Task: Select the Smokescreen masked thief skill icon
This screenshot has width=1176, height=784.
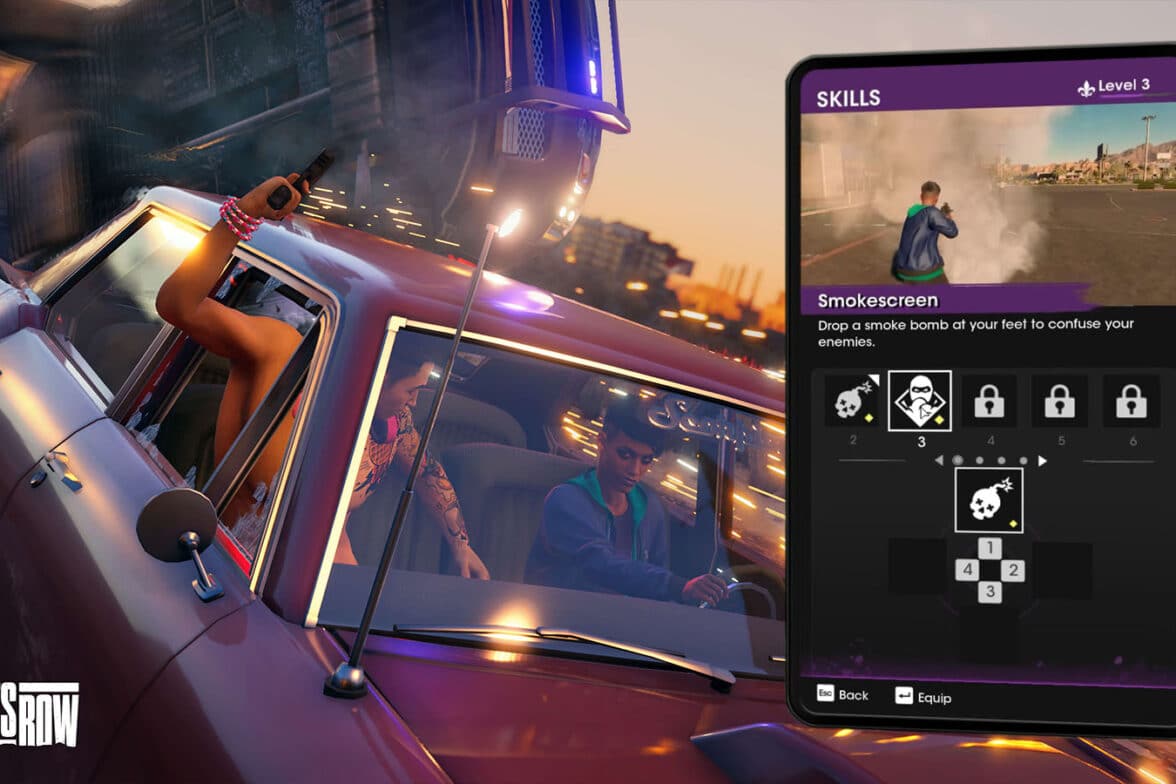Action: tap(919, 401)
